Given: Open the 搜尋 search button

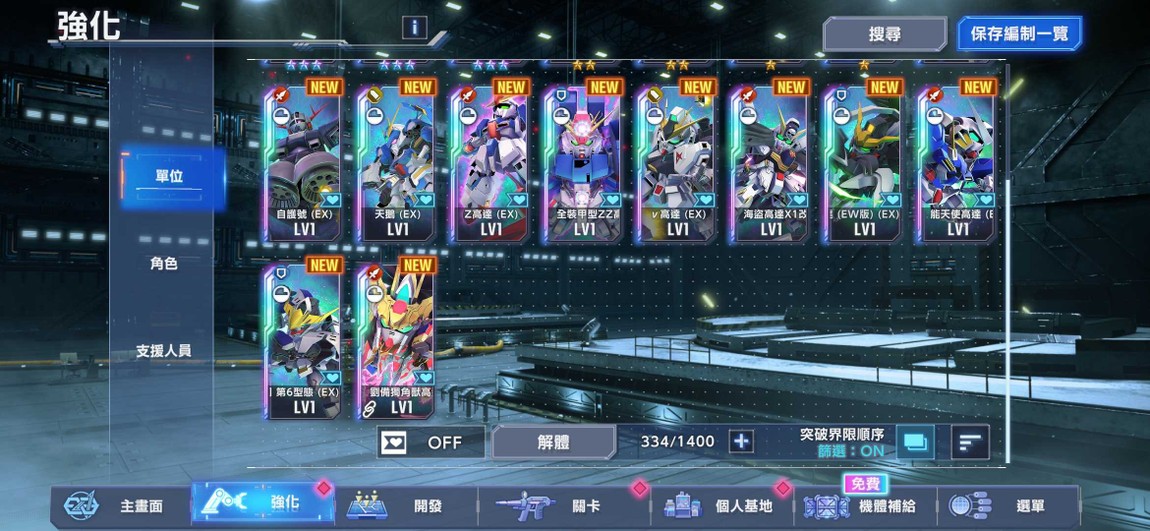Looking at the screenshot, I should 884,34.
